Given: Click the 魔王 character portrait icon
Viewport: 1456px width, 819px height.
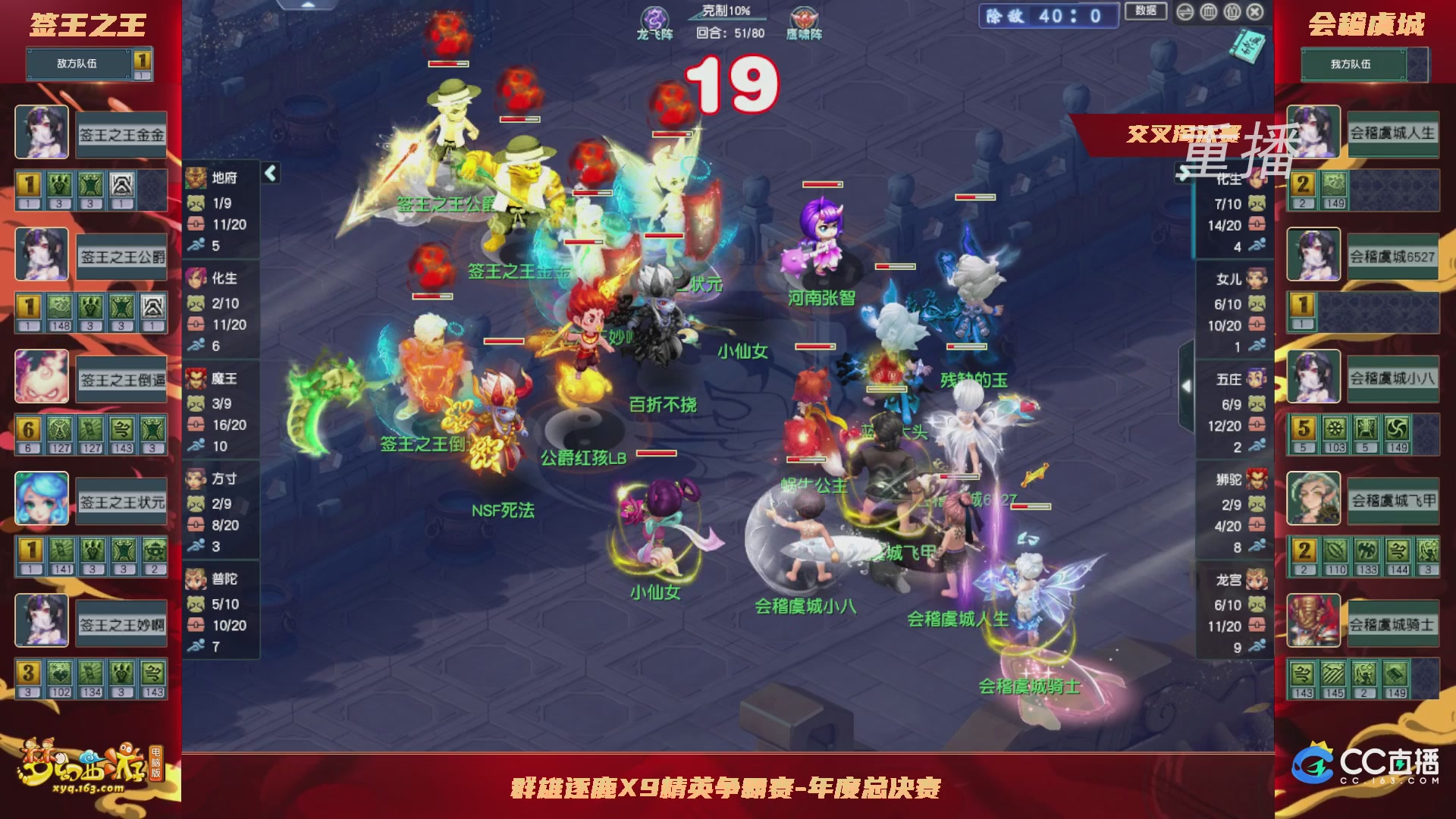Looking at the screenshot, I should click(x=197, y=379).
